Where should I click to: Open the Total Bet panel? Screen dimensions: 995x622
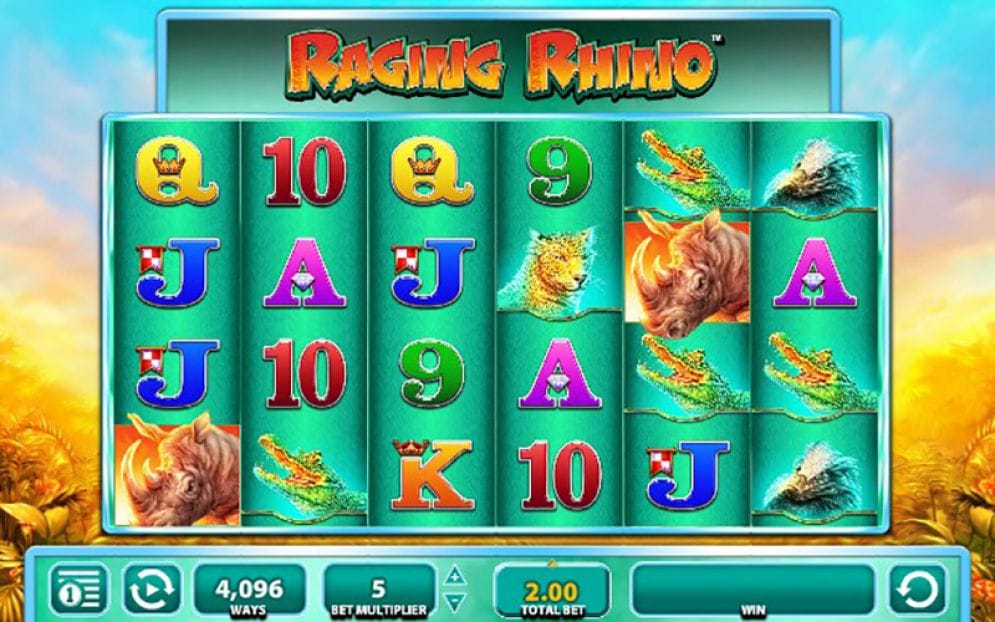[x=551, y=589]
